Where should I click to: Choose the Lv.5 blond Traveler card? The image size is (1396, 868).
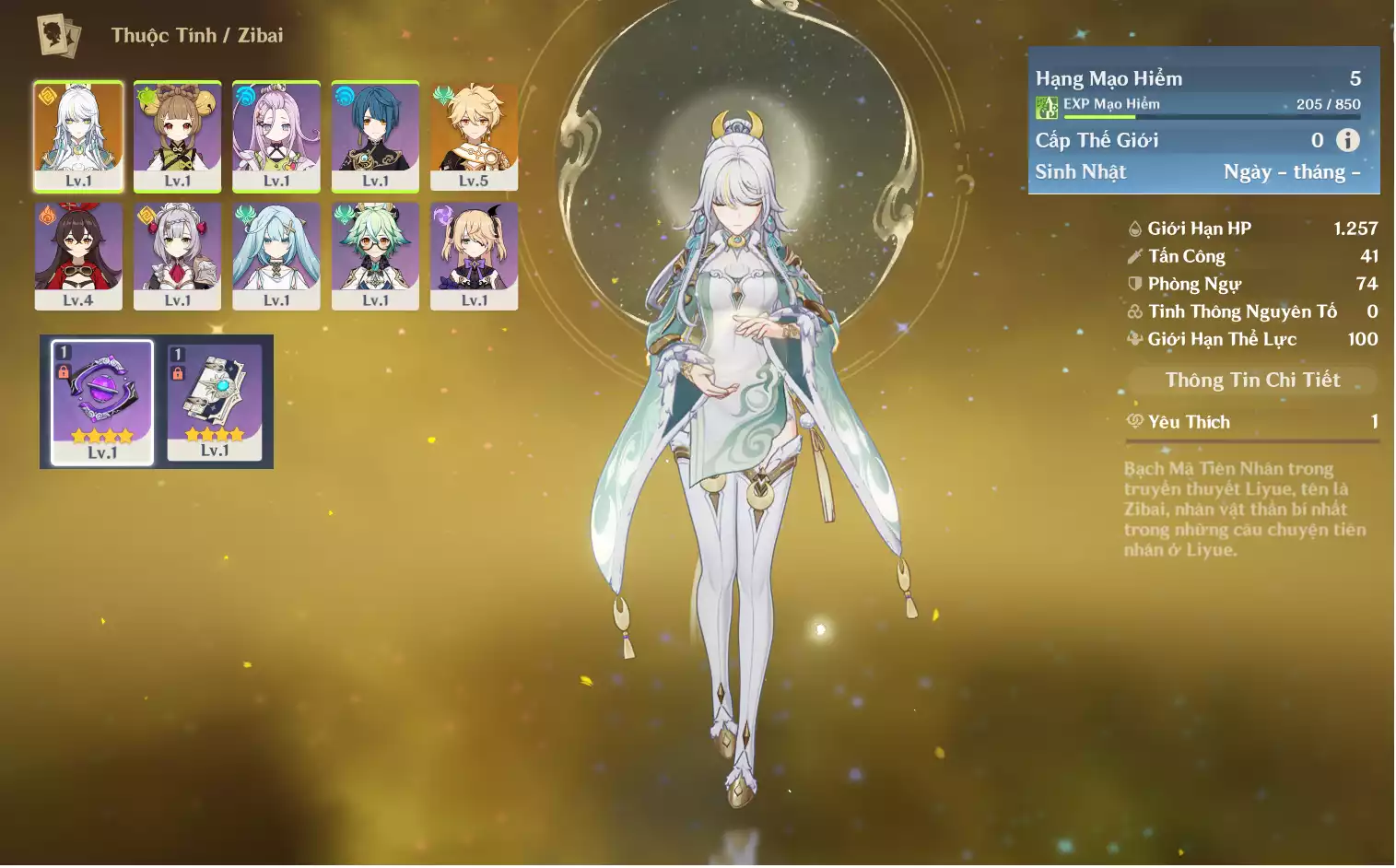[x=474, y=136]
